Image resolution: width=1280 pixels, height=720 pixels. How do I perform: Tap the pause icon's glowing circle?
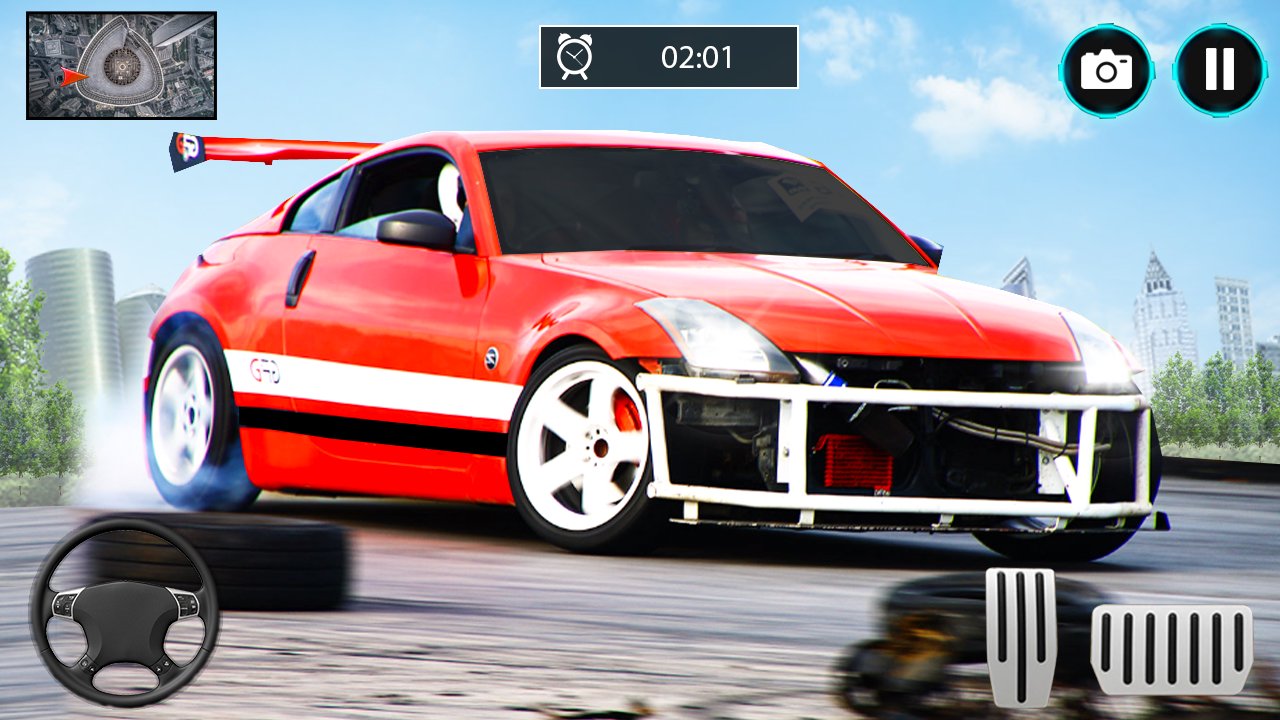pyautogui.click(x=1218, y=67)
